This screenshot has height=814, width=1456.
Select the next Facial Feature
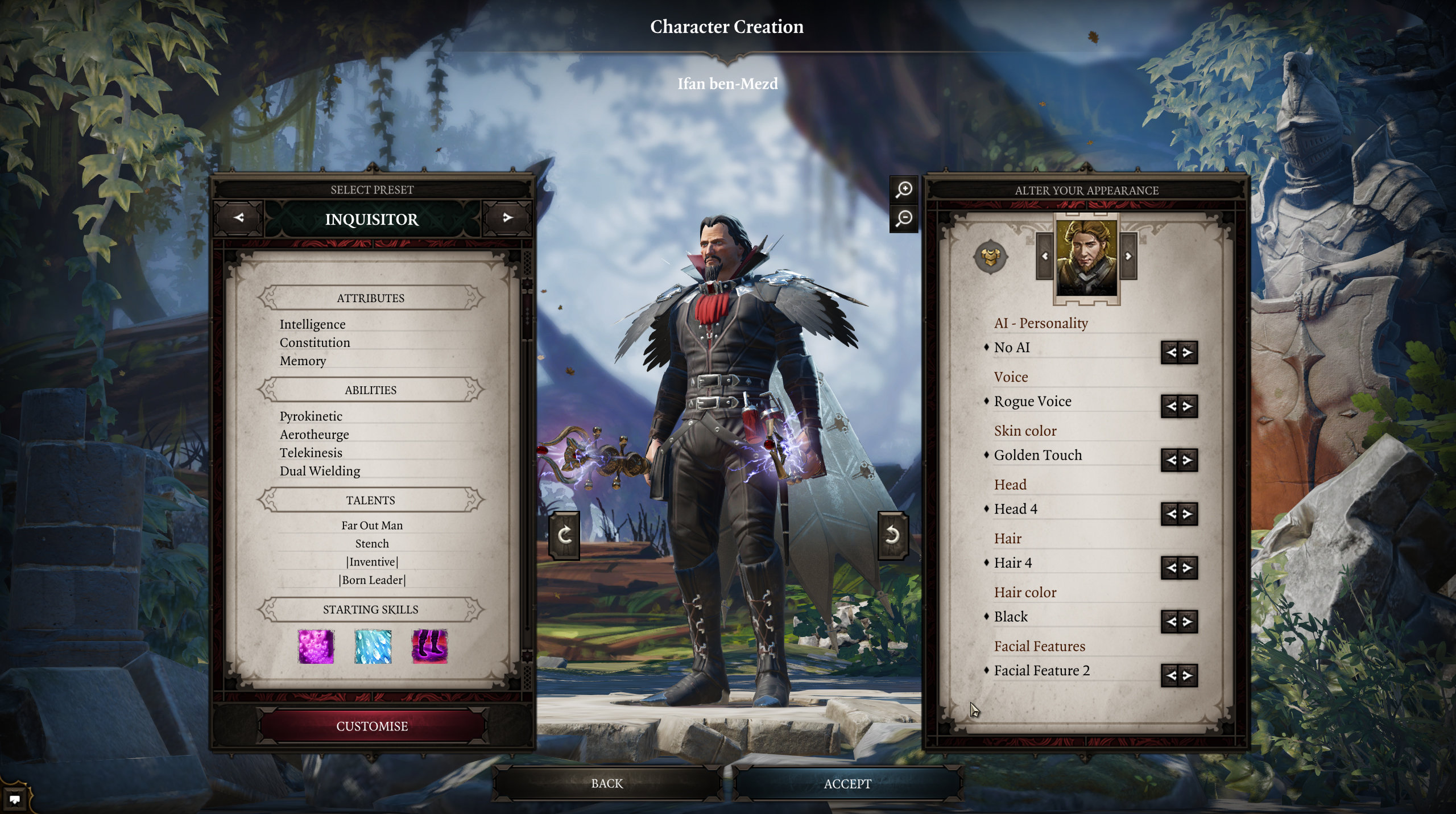1188,675
